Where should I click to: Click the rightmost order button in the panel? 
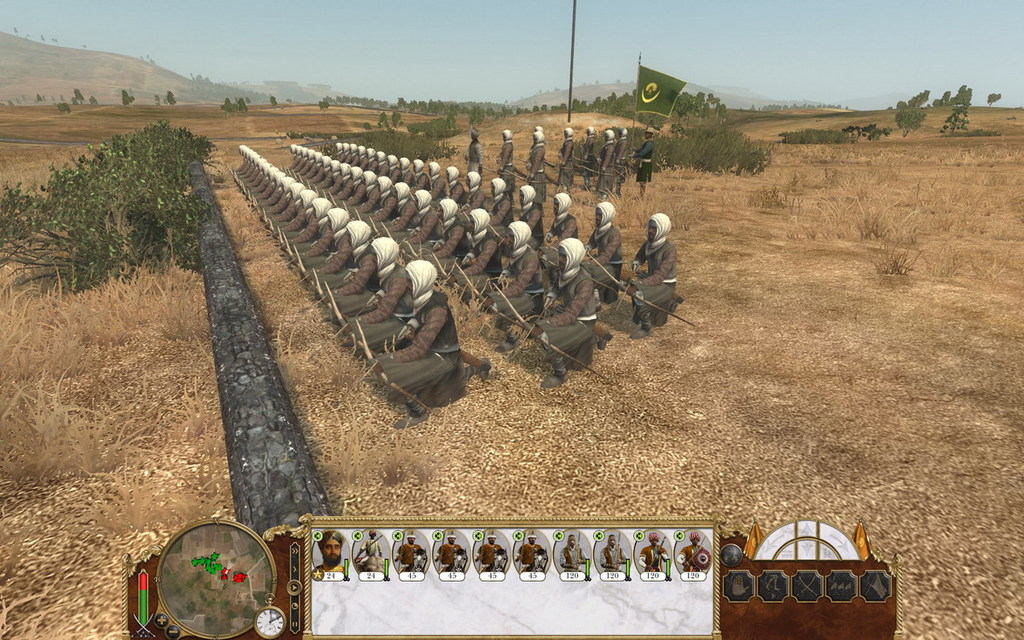coord(876,586)
